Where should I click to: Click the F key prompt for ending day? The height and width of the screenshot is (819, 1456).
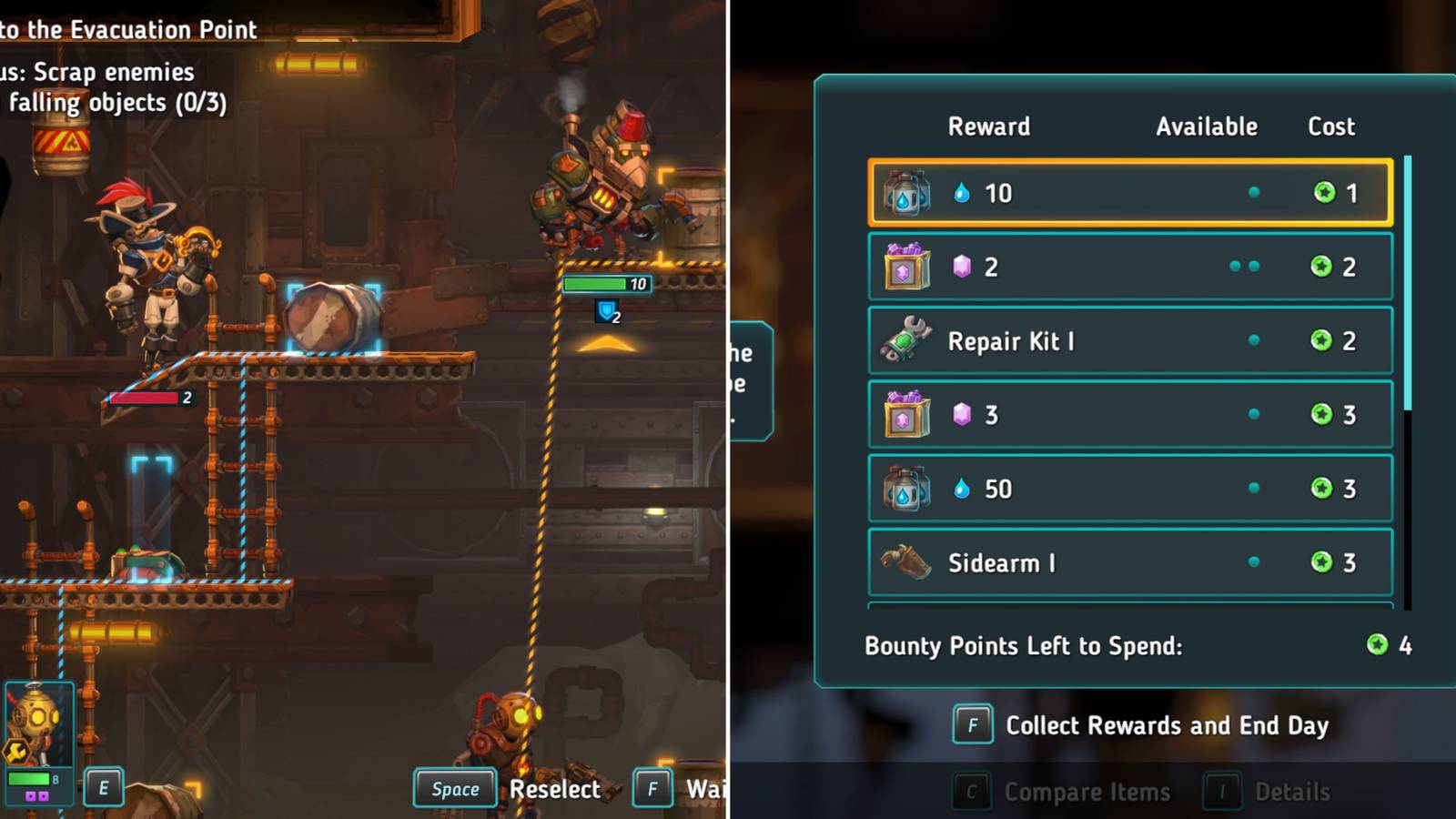(x=972, y=725)
